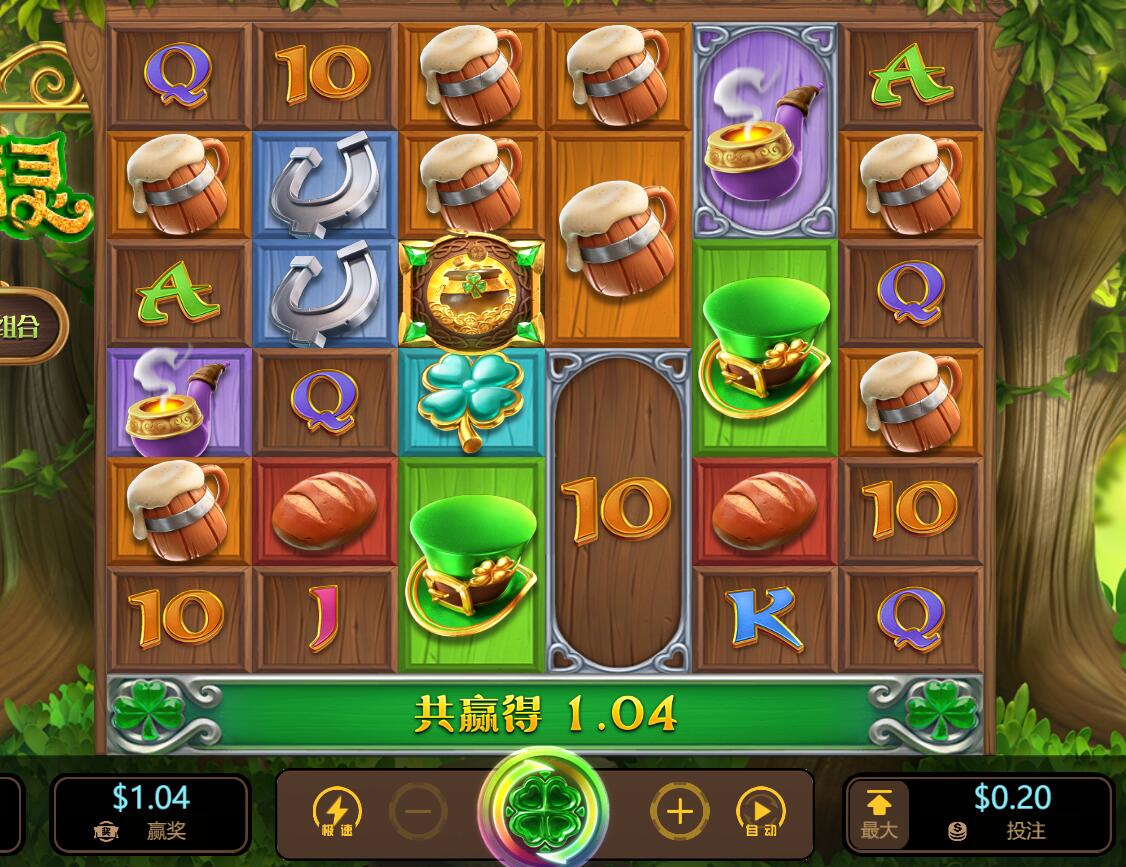1126x867 pixels.
Task: Set the maximum bet
Action: coord(879,813)
